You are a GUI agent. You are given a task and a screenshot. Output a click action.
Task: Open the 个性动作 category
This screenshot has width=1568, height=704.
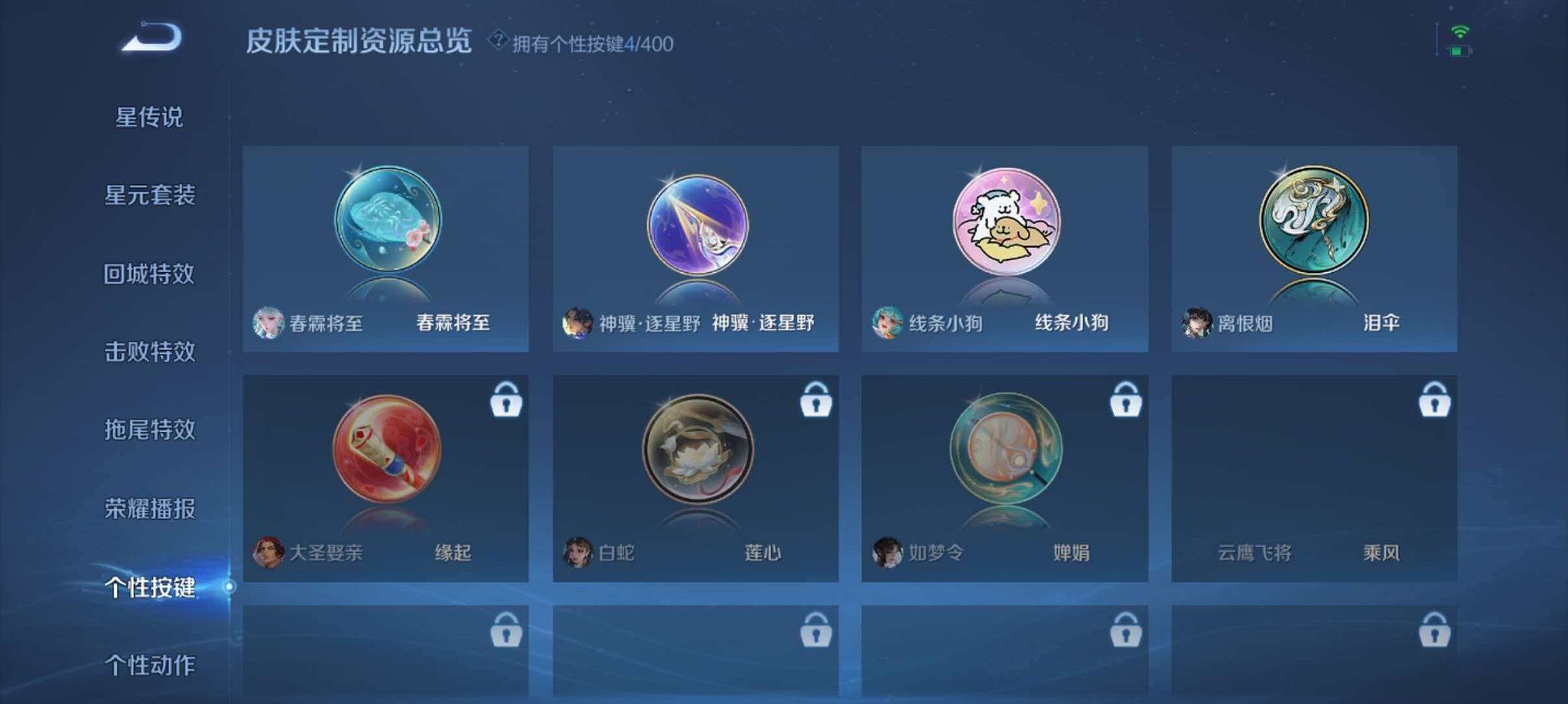click(152, 665)
